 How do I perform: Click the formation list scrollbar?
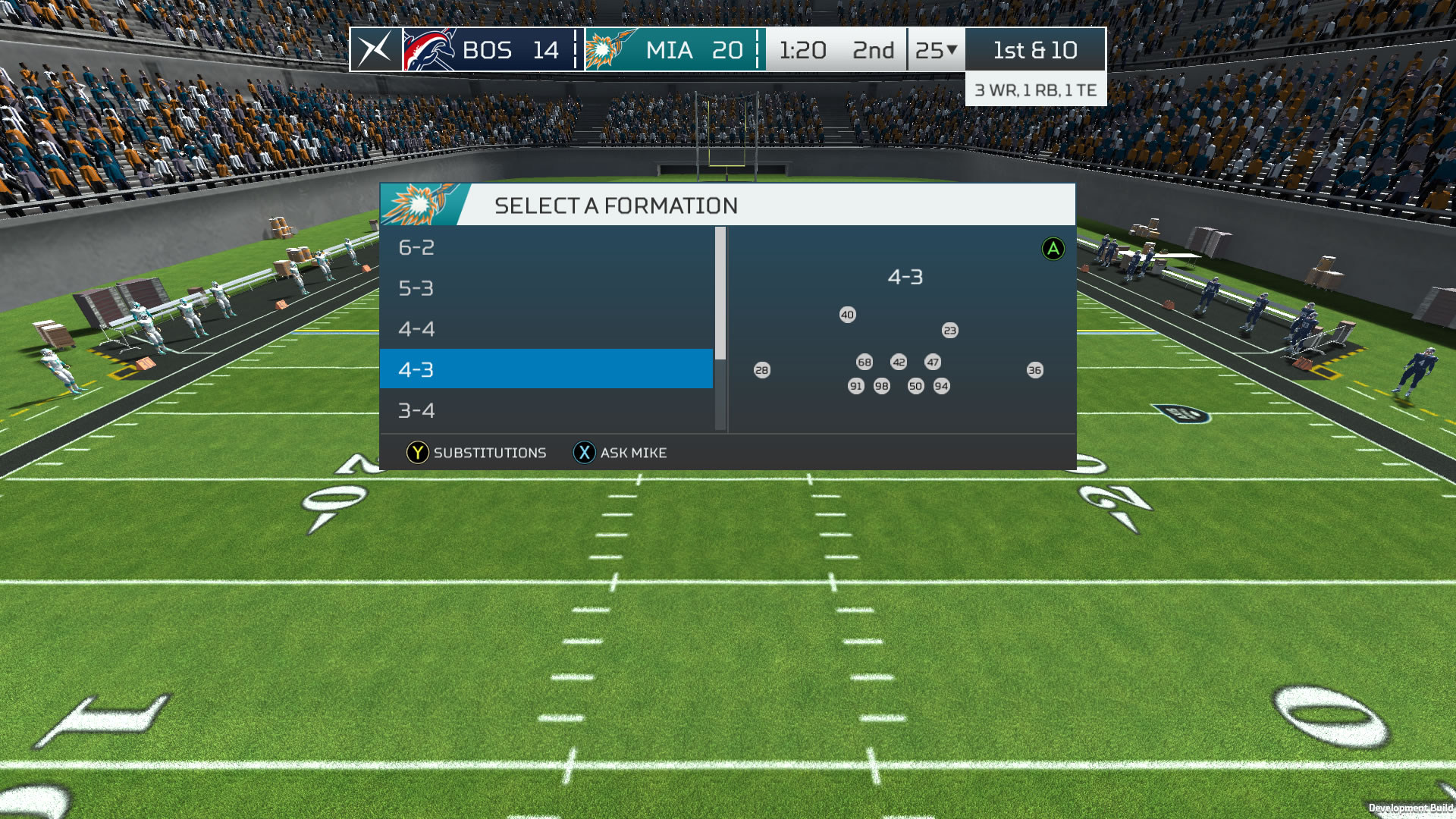click(x=720, y=294)
